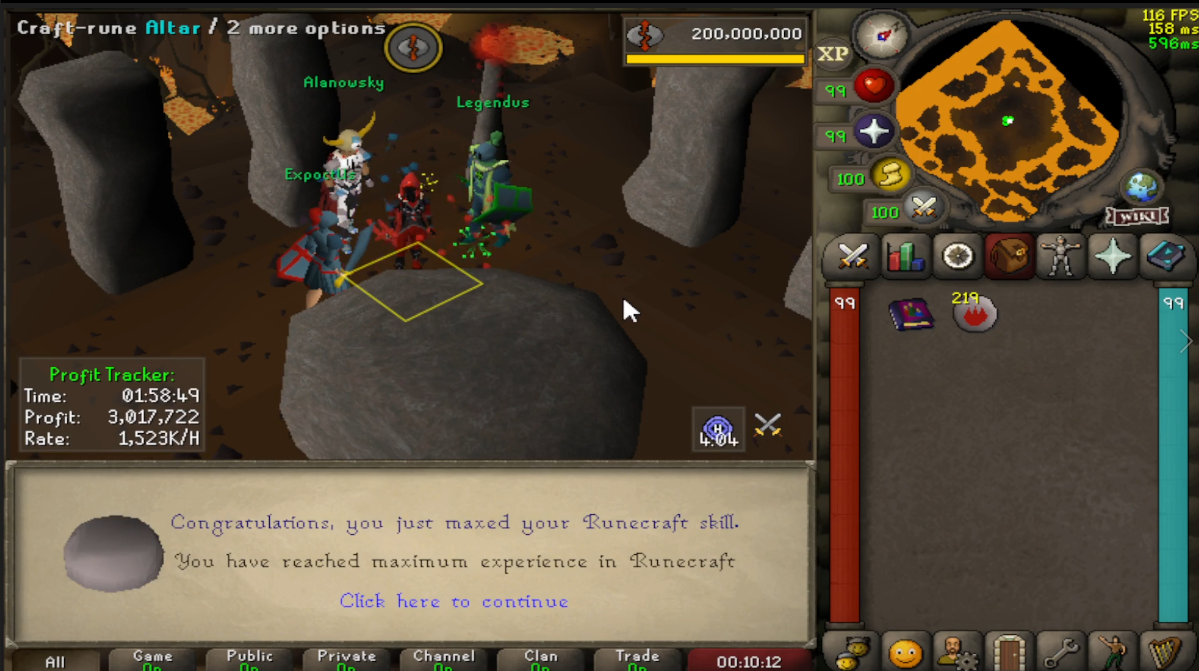Show the Worn Equipment tab
The image size is (1199, 671).
[1060, 256]
